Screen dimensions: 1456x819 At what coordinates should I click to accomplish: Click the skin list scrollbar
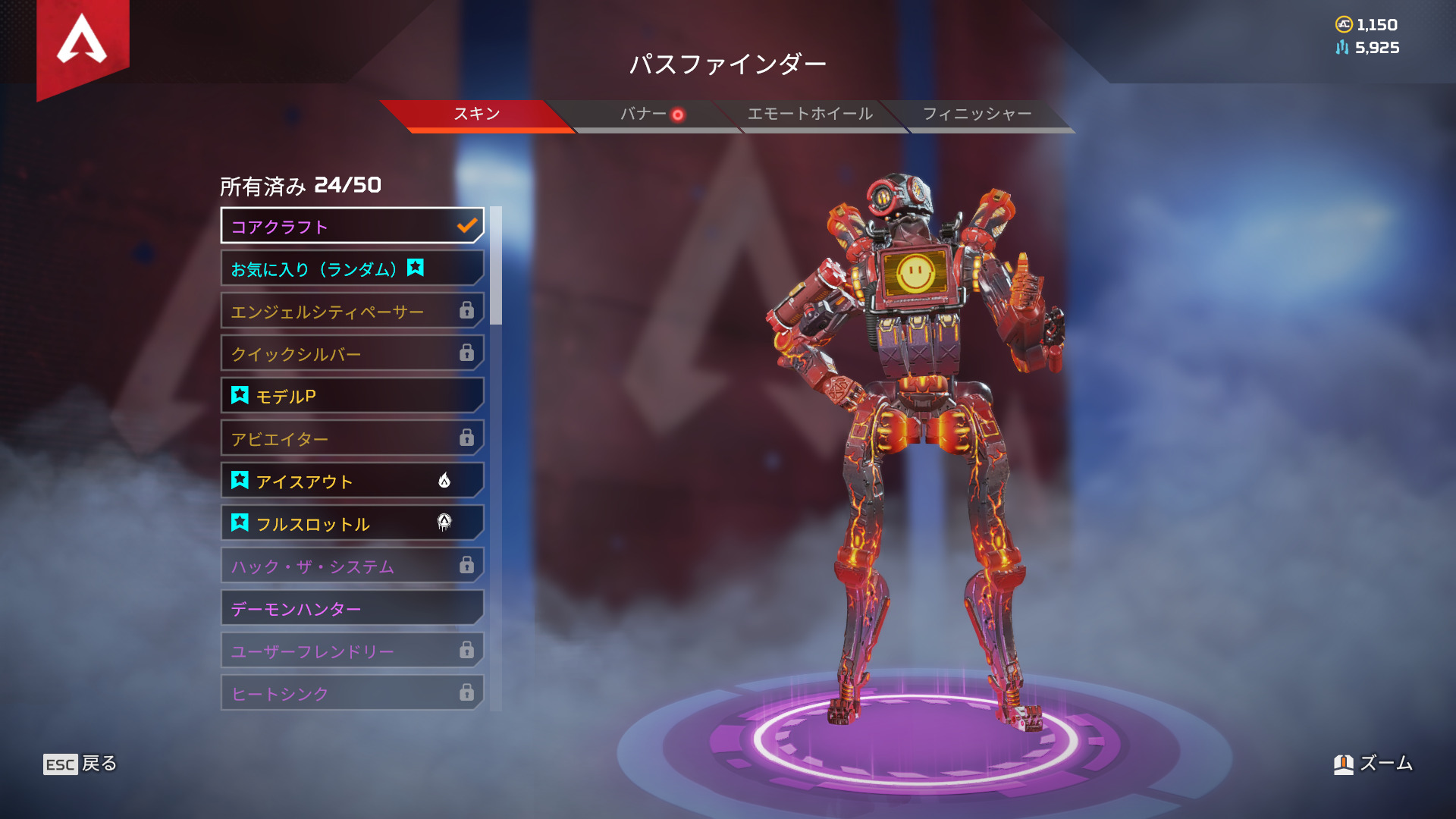(496, 265)
